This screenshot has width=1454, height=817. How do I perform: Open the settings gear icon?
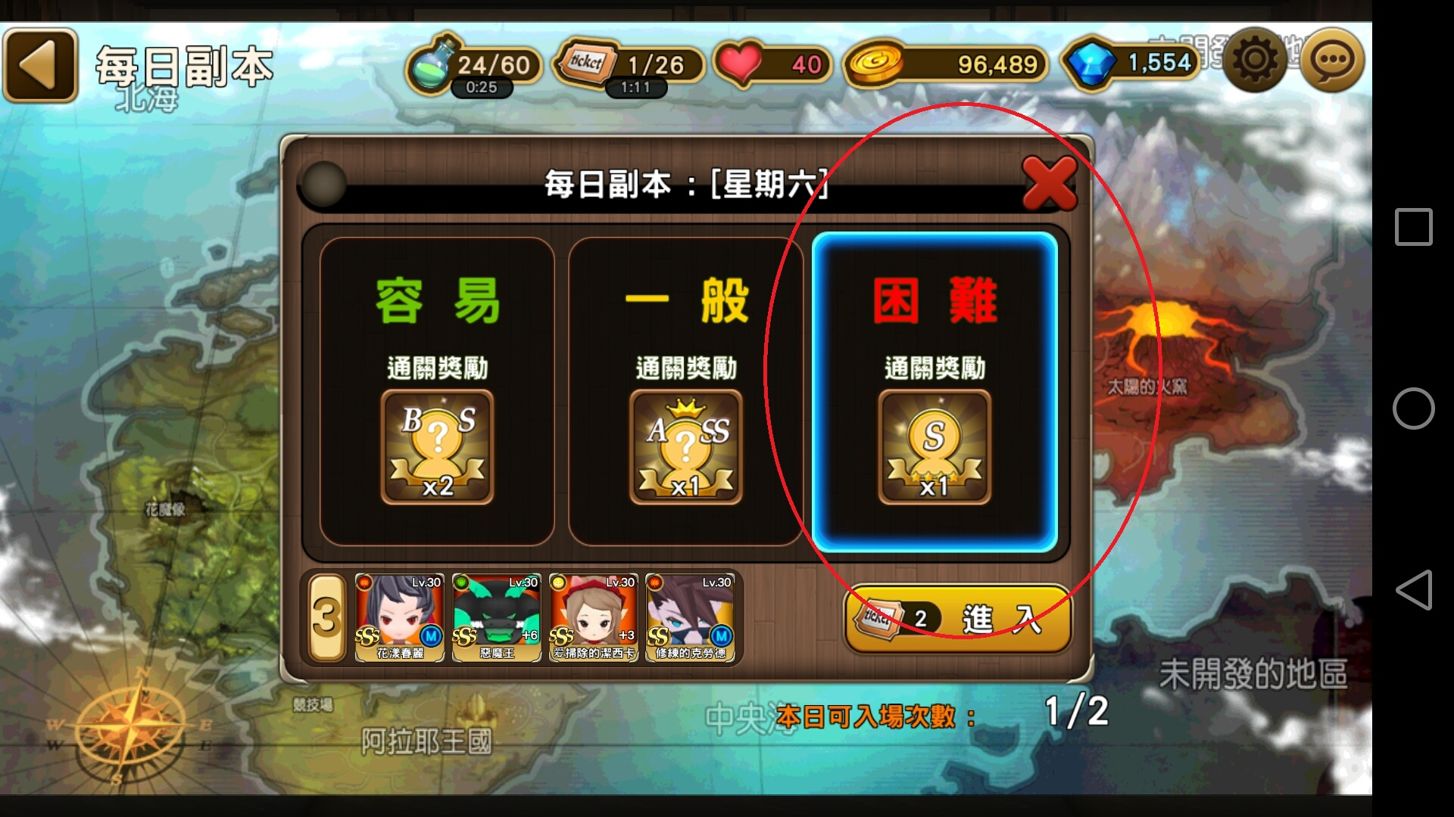point(1255,59)
